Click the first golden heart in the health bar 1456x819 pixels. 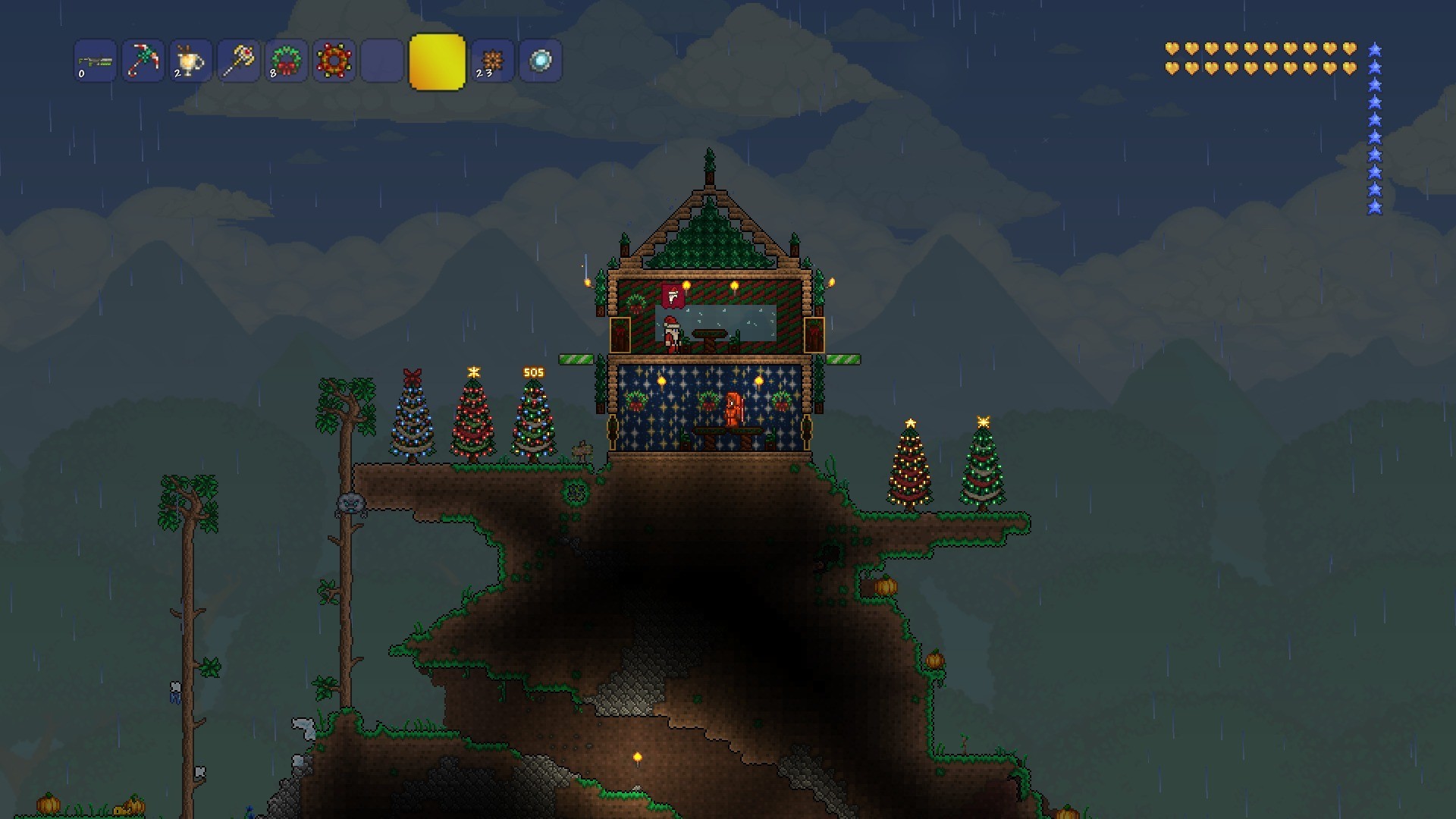(x=1172, y=48)
